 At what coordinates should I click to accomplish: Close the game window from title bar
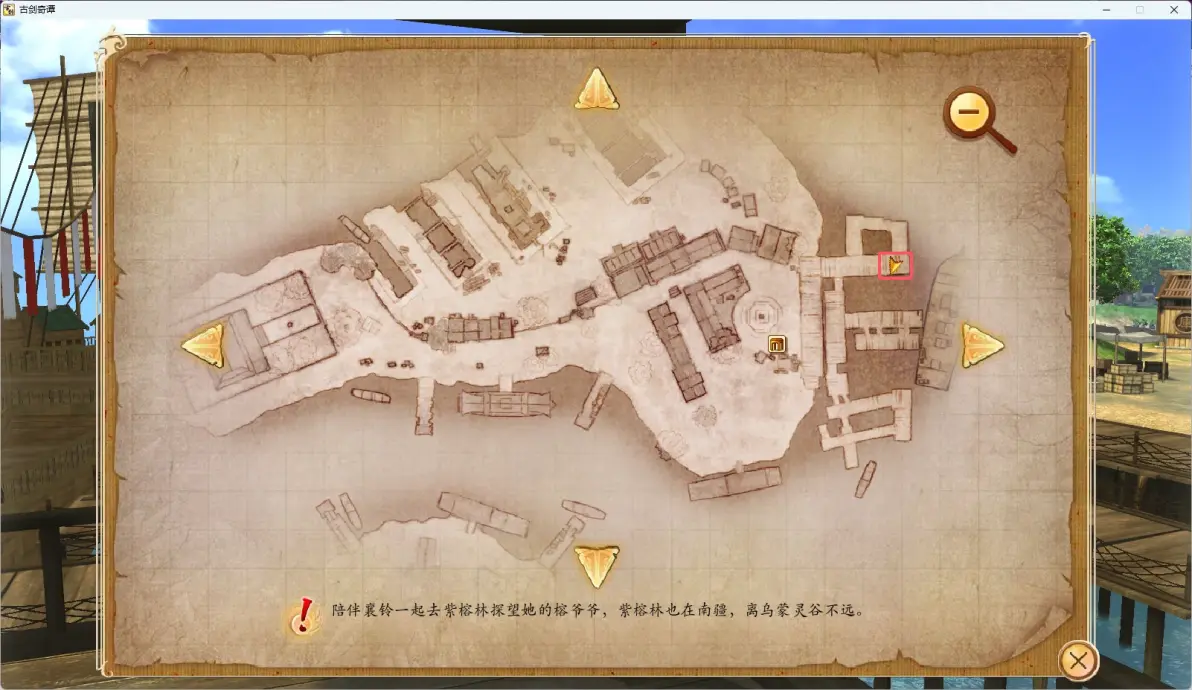pos(1172,9)
